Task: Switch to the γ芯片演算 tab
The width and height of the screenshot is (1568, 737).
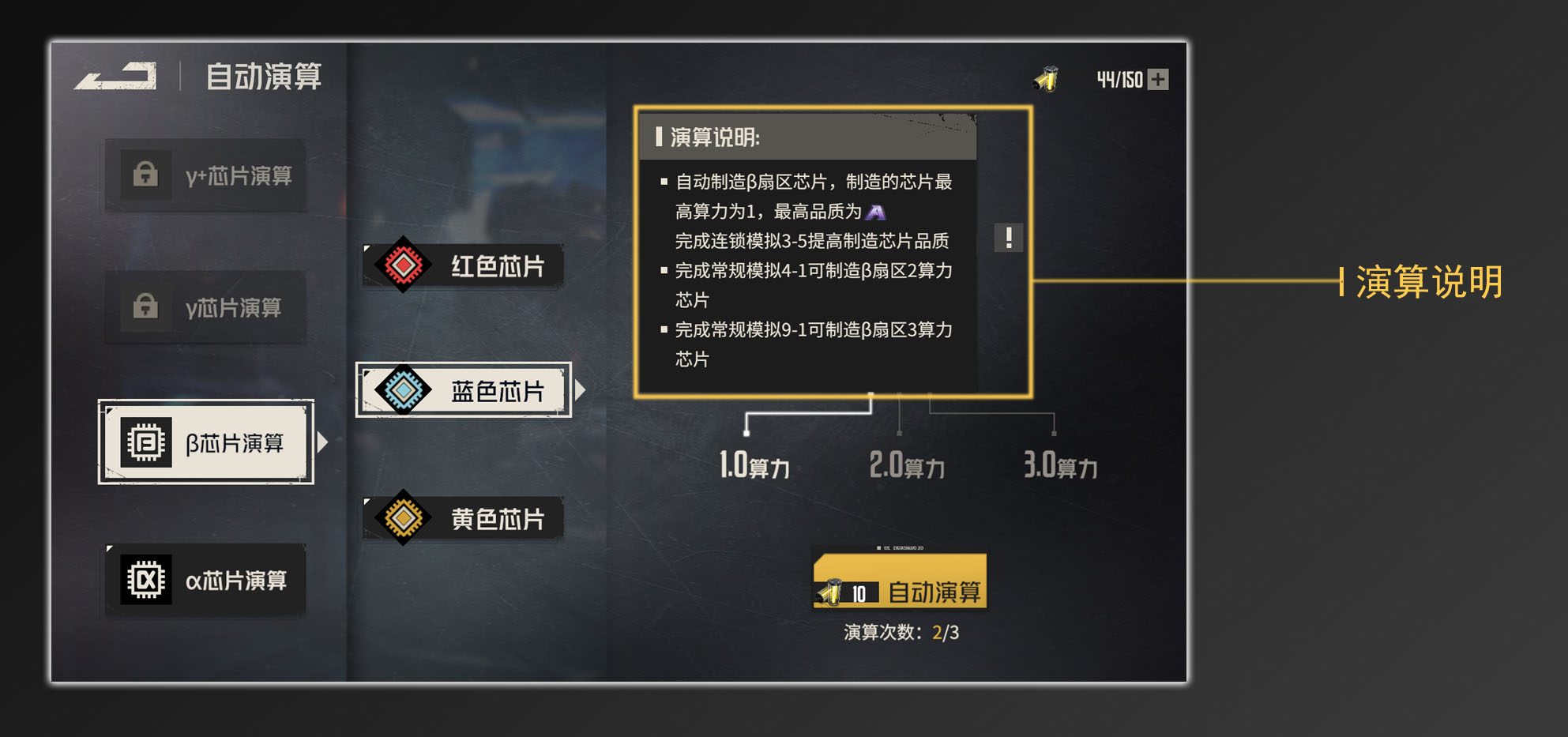Action: (x=205, y=308)
